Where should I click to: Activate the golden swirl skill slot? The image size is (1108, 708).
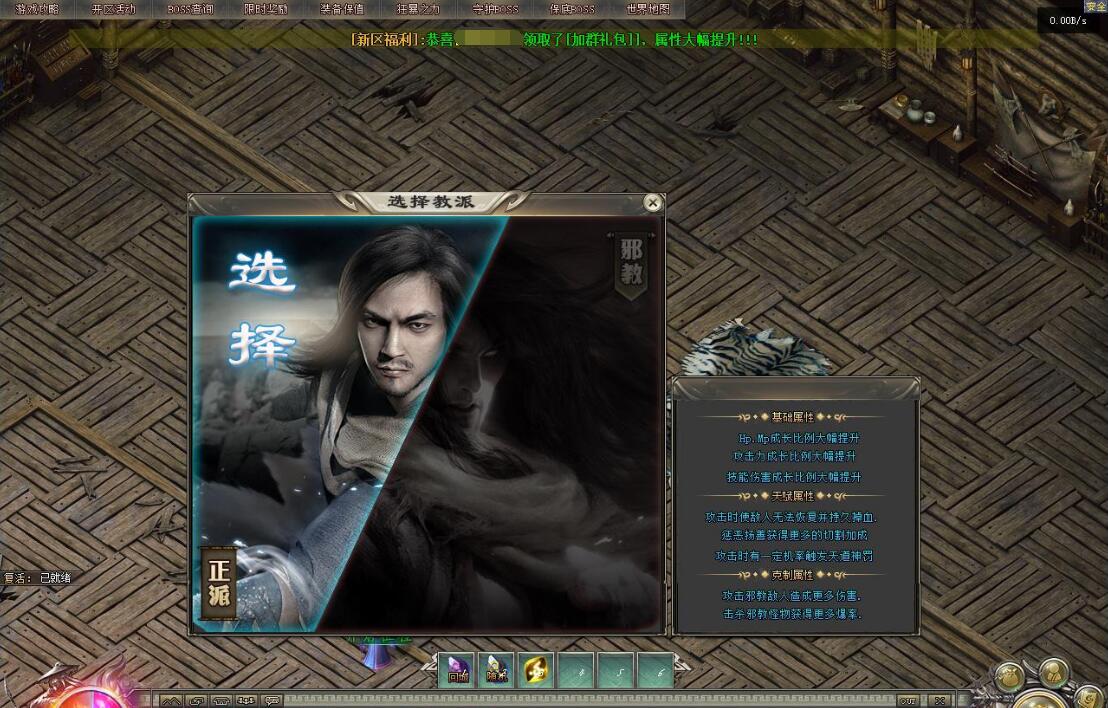[536, 670]
